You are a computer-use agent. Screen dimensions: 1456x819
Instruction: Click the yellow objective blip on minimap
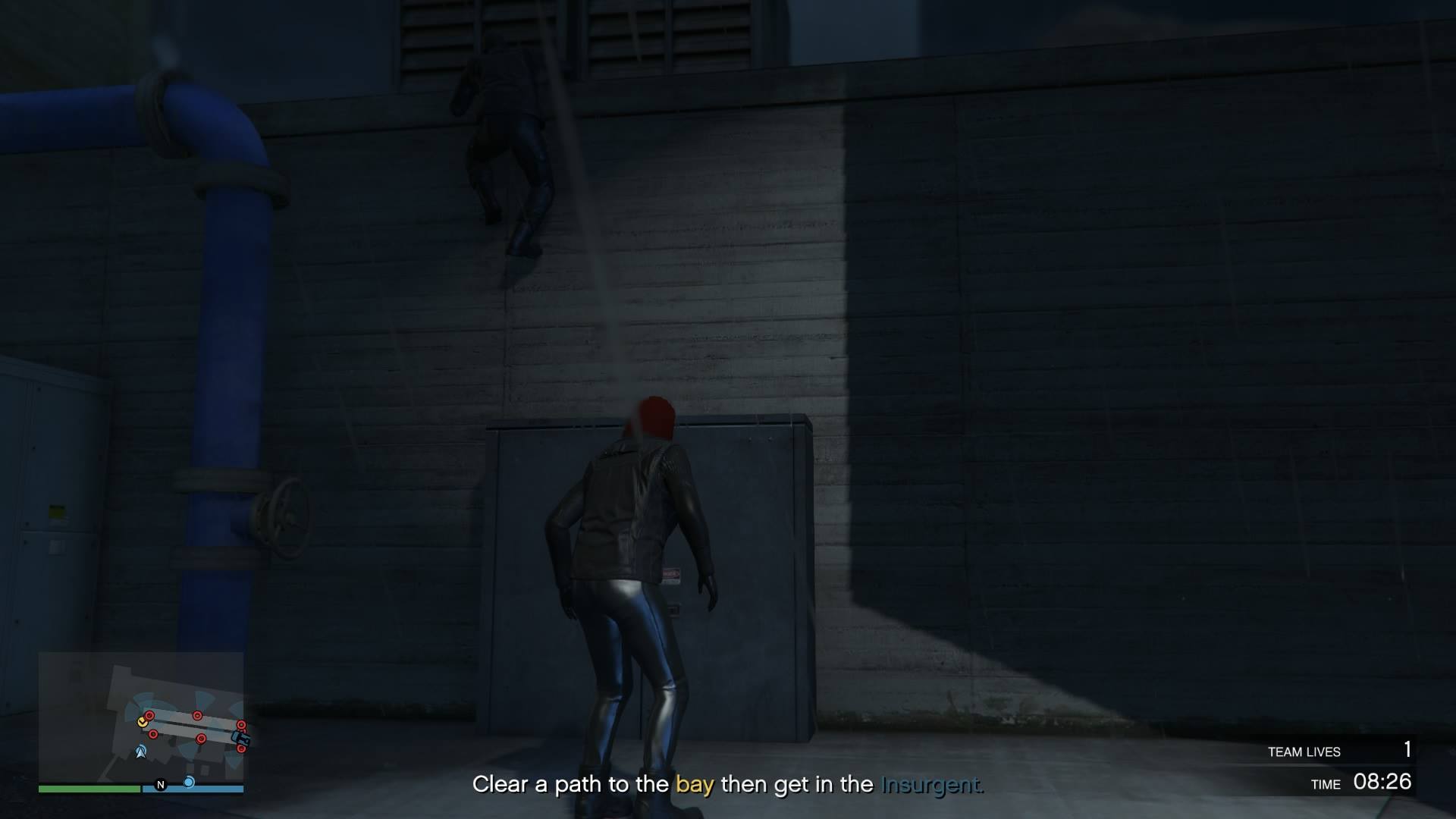coord(143,723)
